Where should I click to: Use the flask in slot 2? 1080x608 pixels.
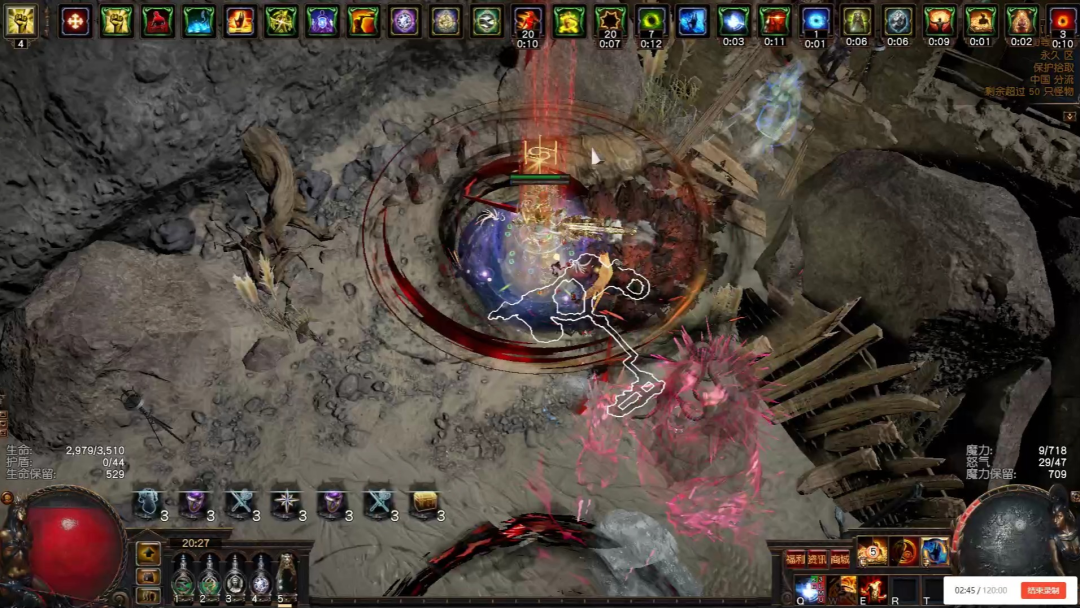click(x=209, y=578)
